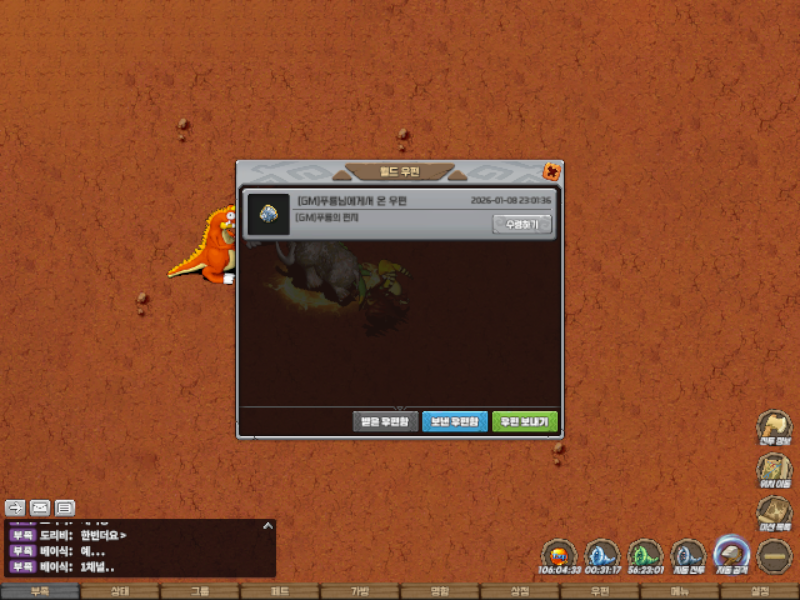Select the GM mail's gem item icon
Image resolution: width=800 pixels, height=600 pixels.
[x=269, y=214]
